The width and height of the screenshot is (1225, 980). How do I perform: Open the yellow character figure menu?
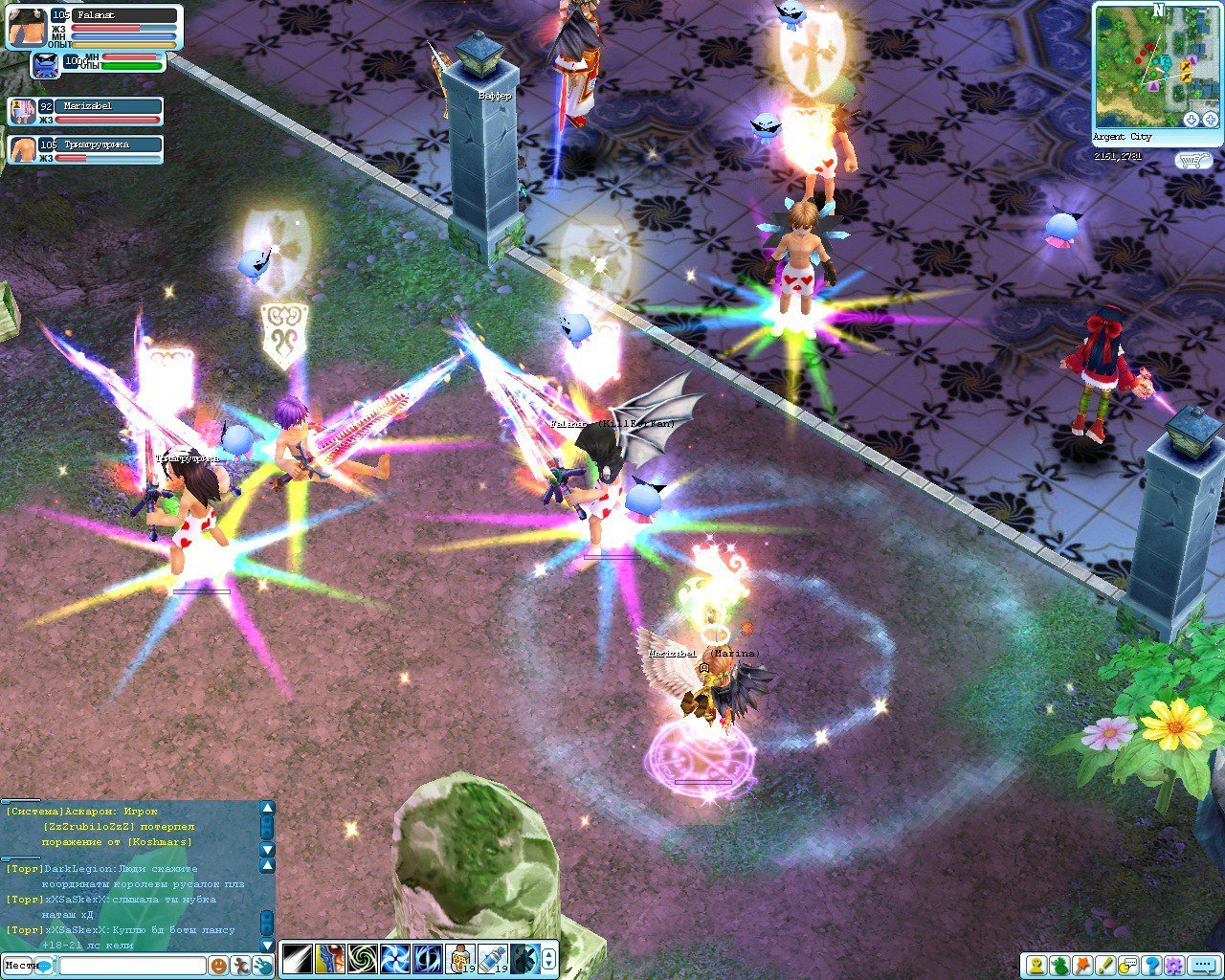(x=1036, y=965)
